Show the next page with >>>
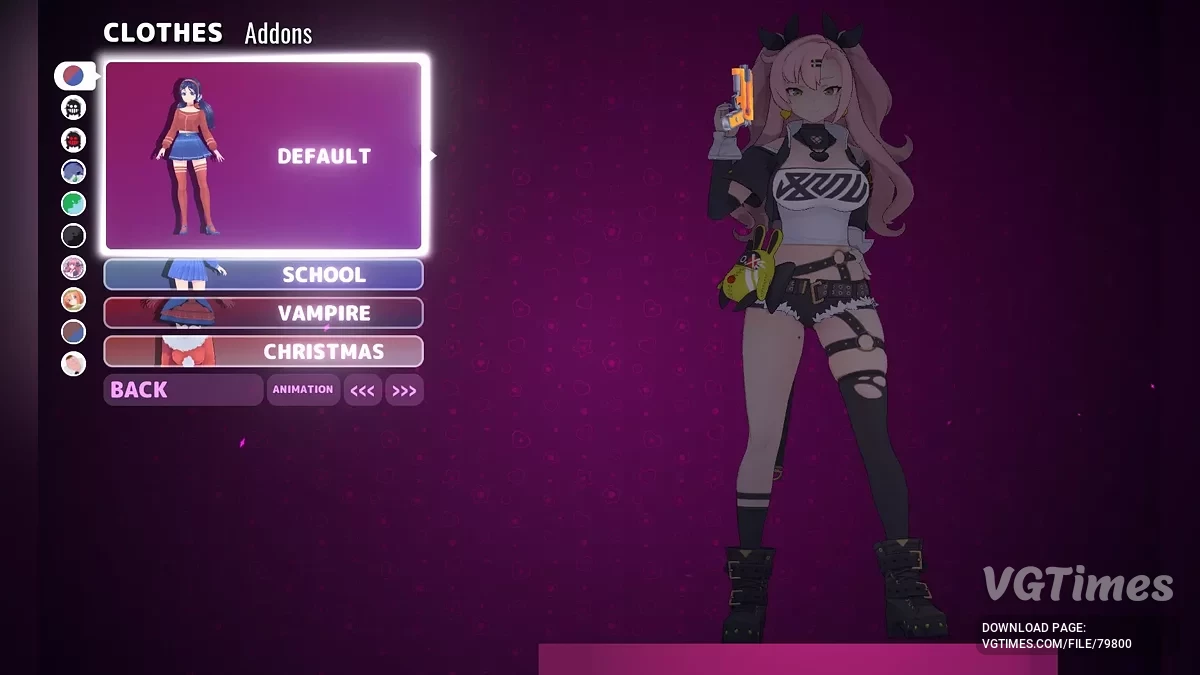1200x675 pixels. coord(404,390)
